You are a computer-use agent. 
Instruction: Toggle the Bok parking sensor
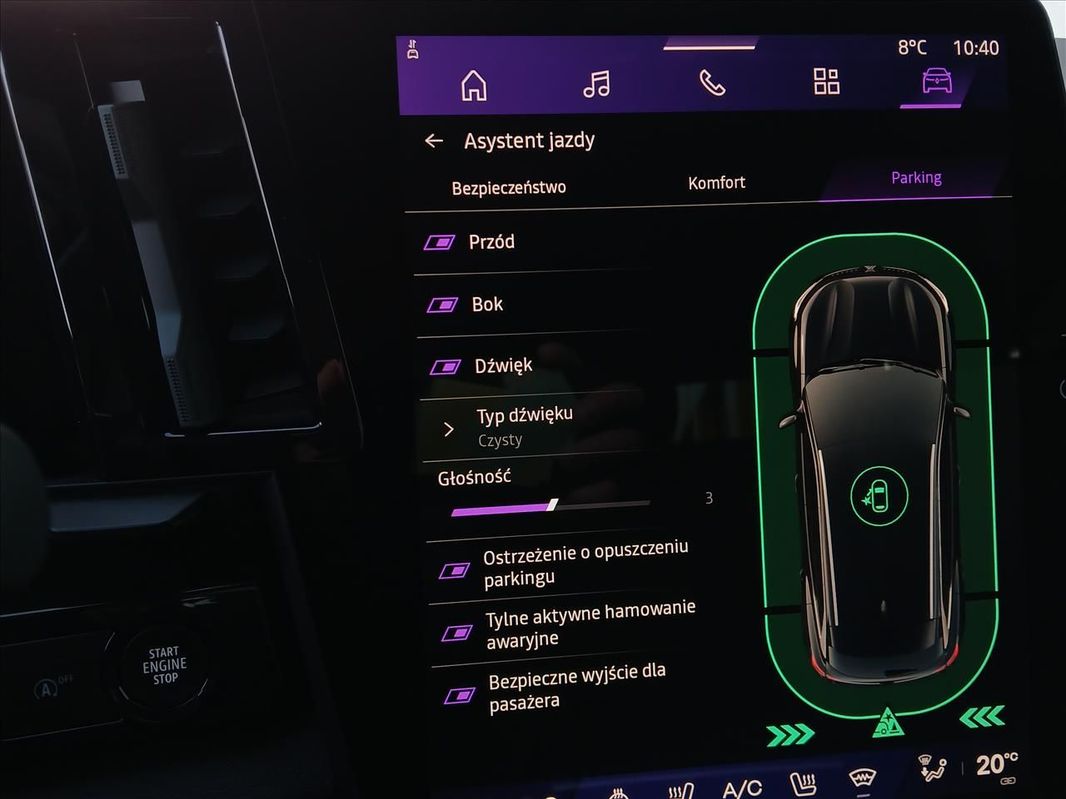coord(442,304)
